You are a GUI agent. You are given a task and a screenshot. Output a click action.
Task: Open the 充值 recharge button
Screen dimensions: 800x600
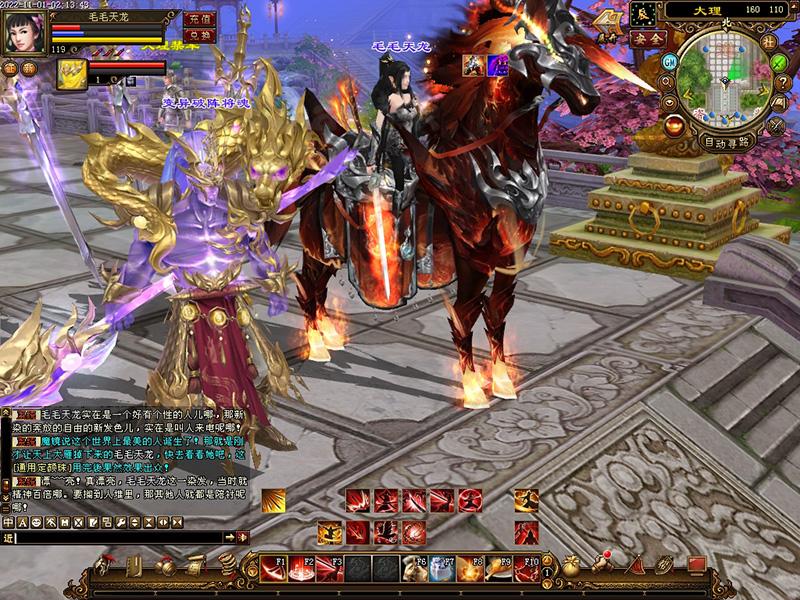point(200,18)
